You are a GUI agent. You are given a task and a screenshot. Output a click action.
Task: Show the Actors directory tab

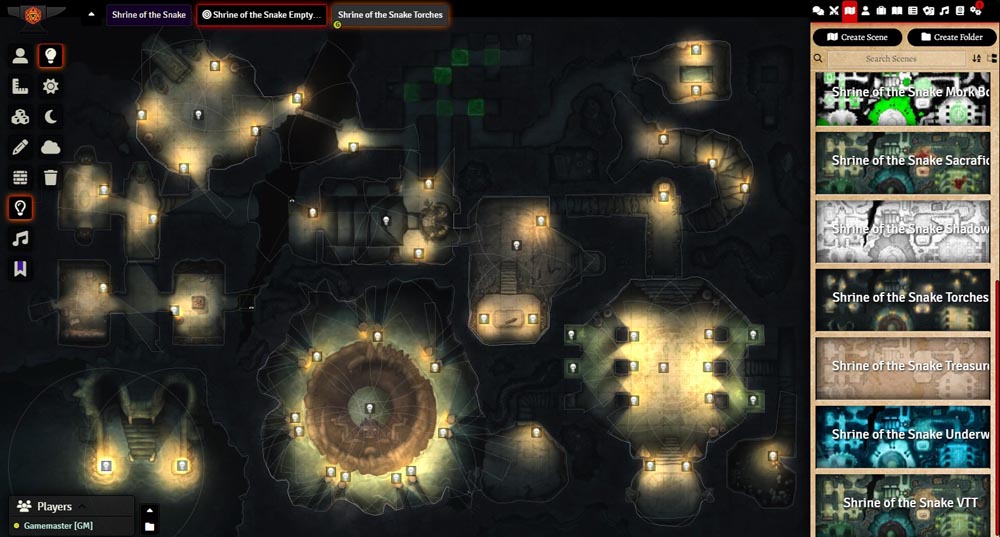pyautogui.click(x=866, y=10)
